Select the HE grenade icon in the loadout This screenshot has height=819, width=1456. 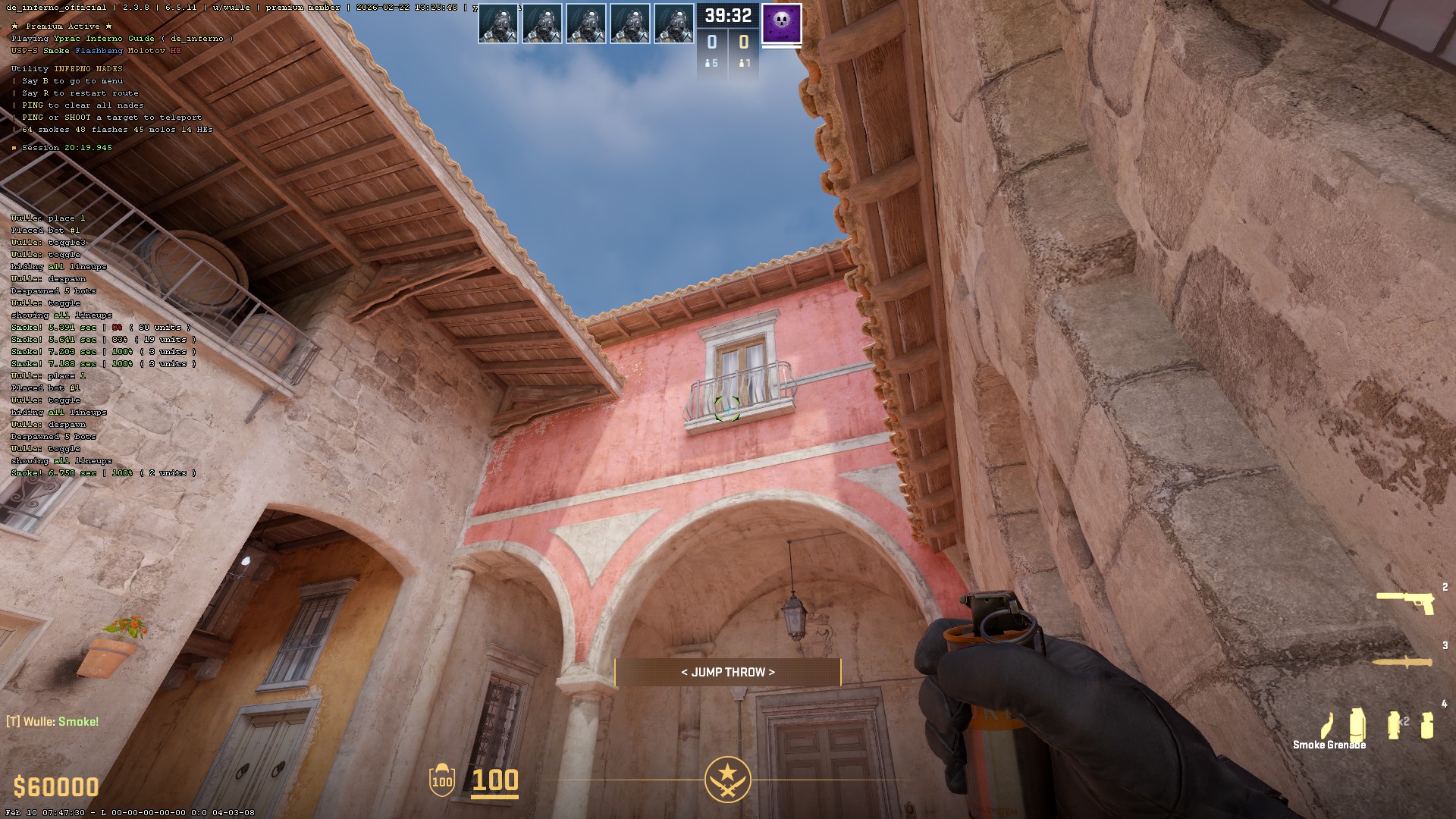click(x=1426, y=726)
